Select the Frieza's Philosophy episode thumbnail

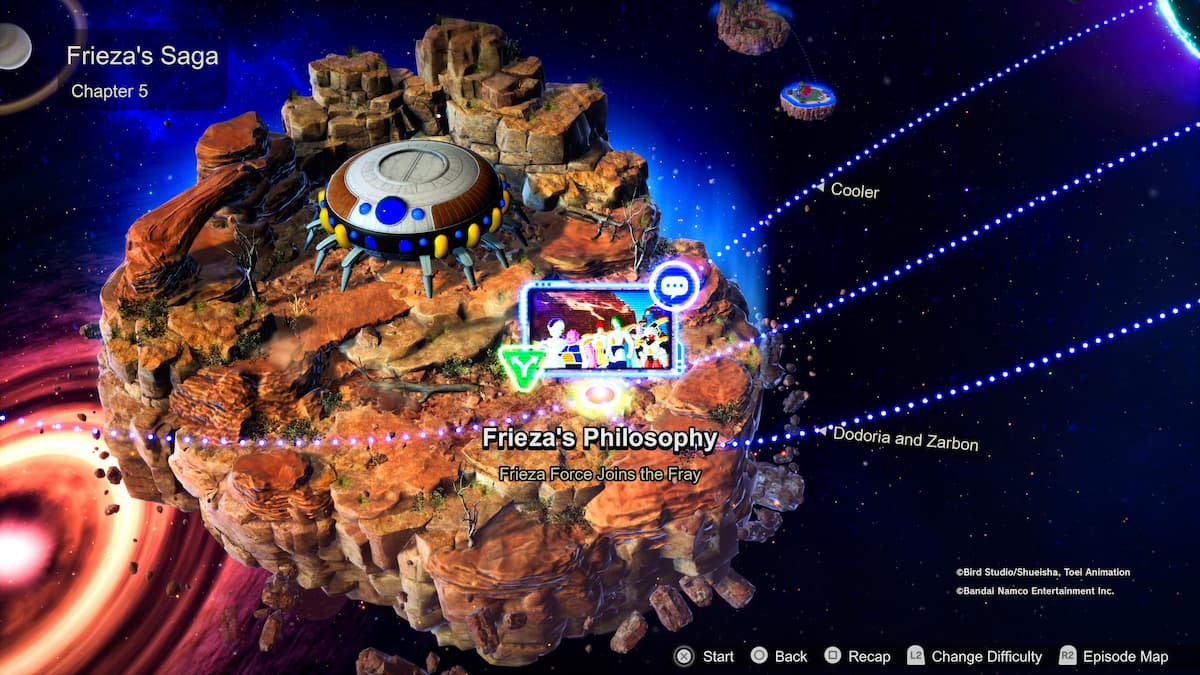[x=600, y=330]
